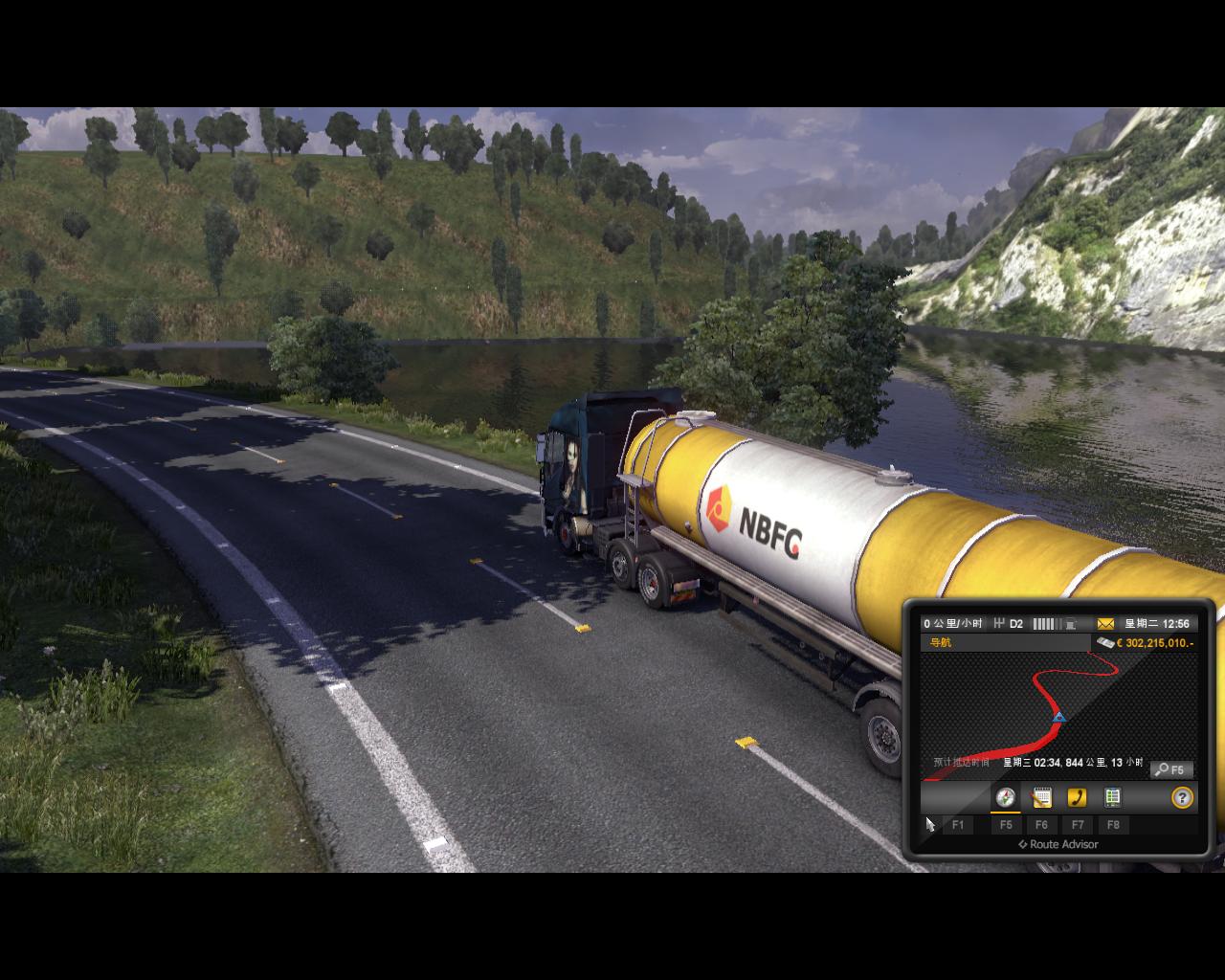The height and width of the screenshot is (980, 1225).
Task: Open the yellow envelope mail icon
Action: tap(1105, 624)
